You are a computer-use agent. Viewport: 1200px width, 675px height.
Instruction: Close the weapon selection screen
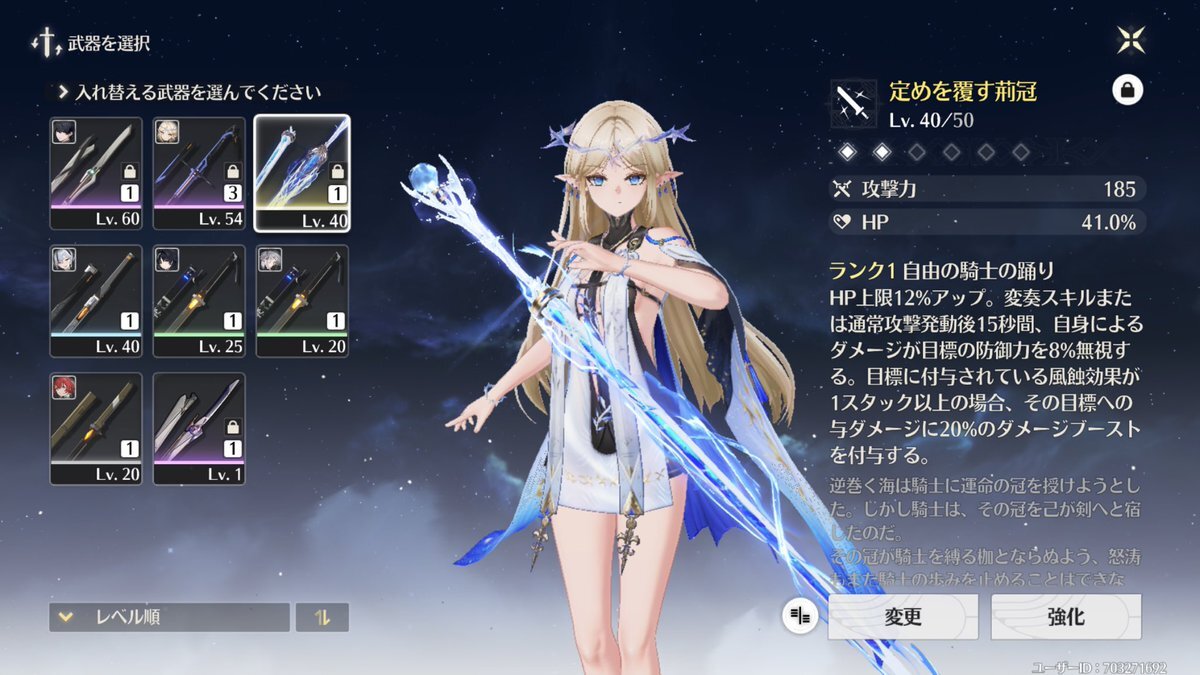pos(1131,41)
